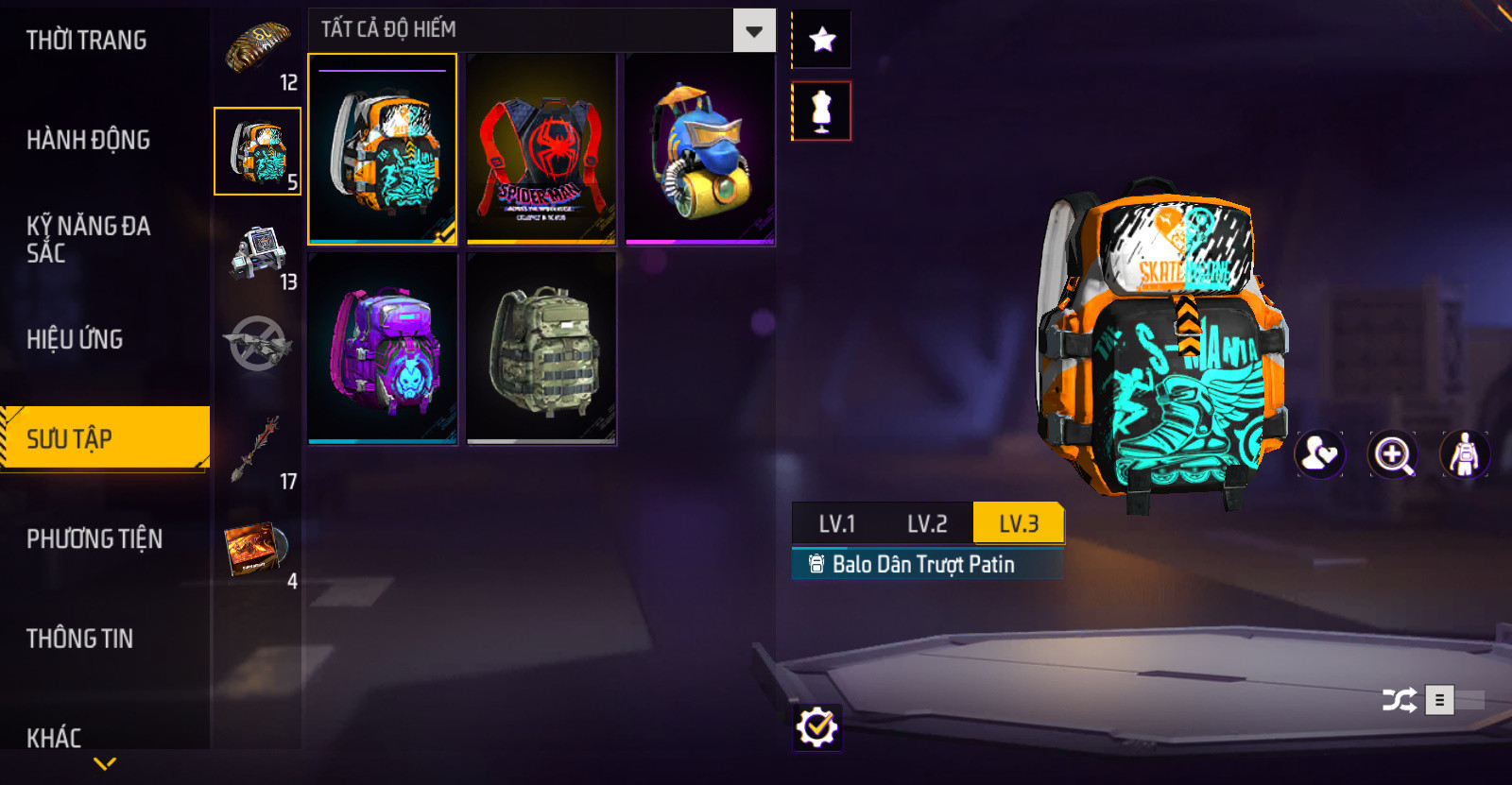Choose the purple backpack skin
Viewport: 1512px width, 785px height.
[383, 349]
